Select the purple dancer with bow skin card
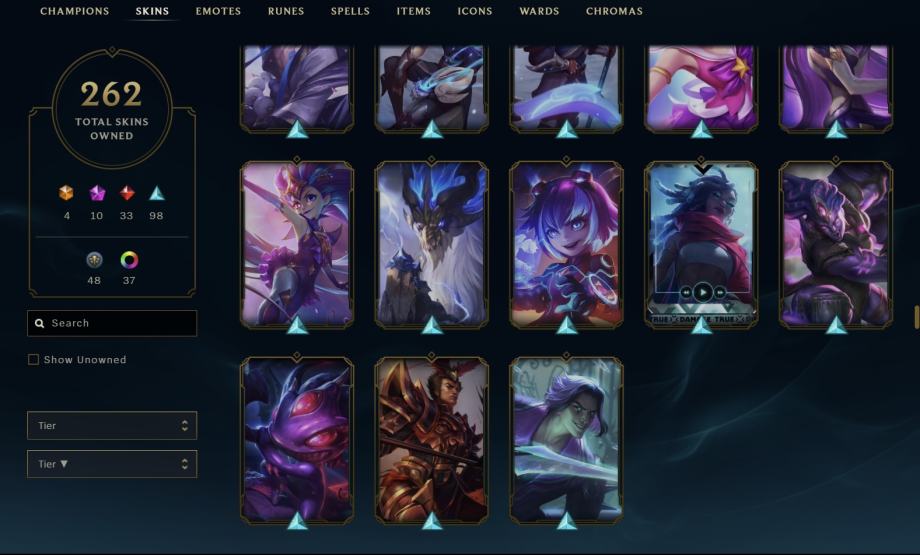 (x=297, y=244)
